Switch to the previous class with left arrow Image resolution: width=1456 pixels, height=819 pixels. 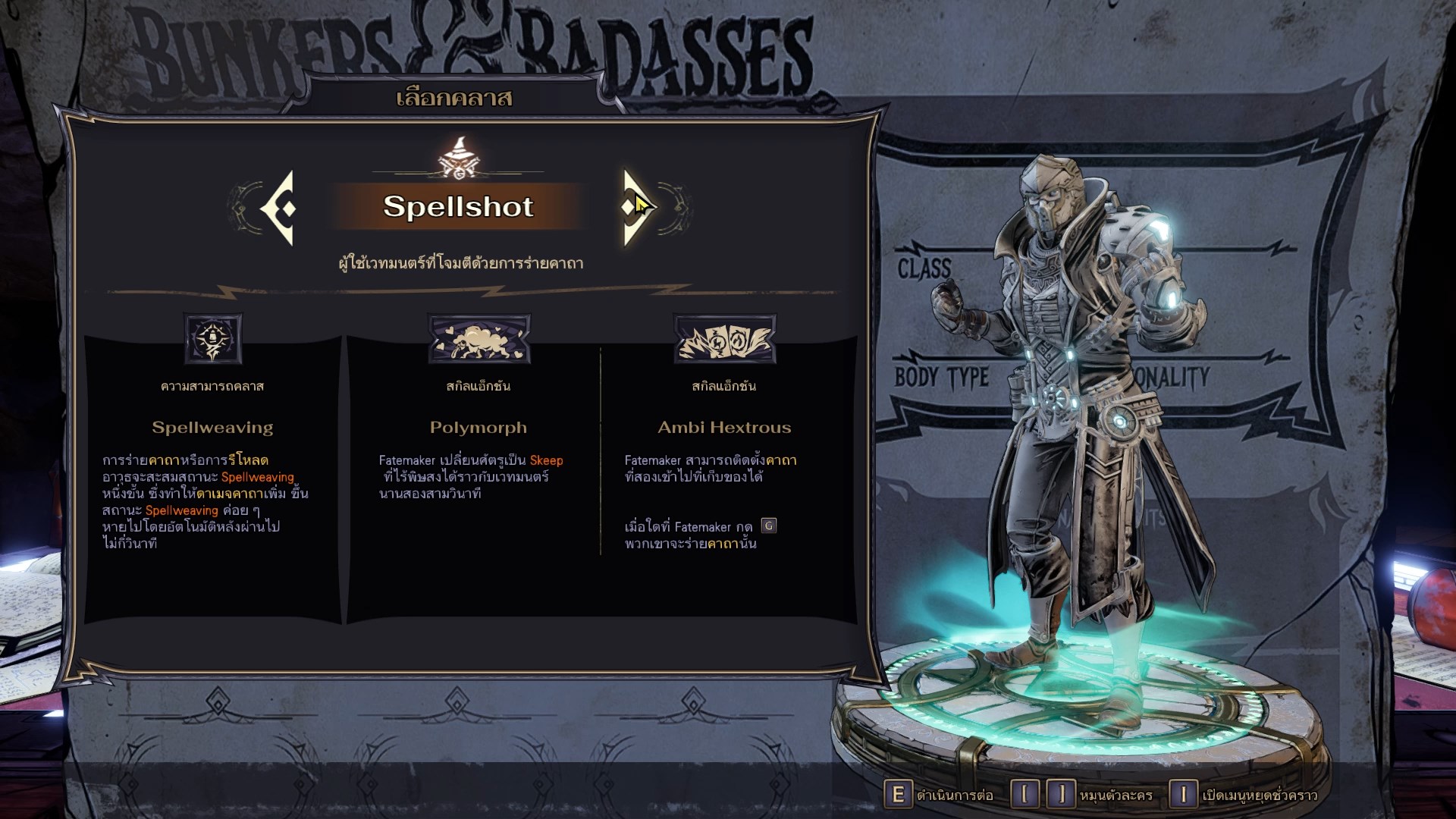pyautogui.click(x=279, y=208)
